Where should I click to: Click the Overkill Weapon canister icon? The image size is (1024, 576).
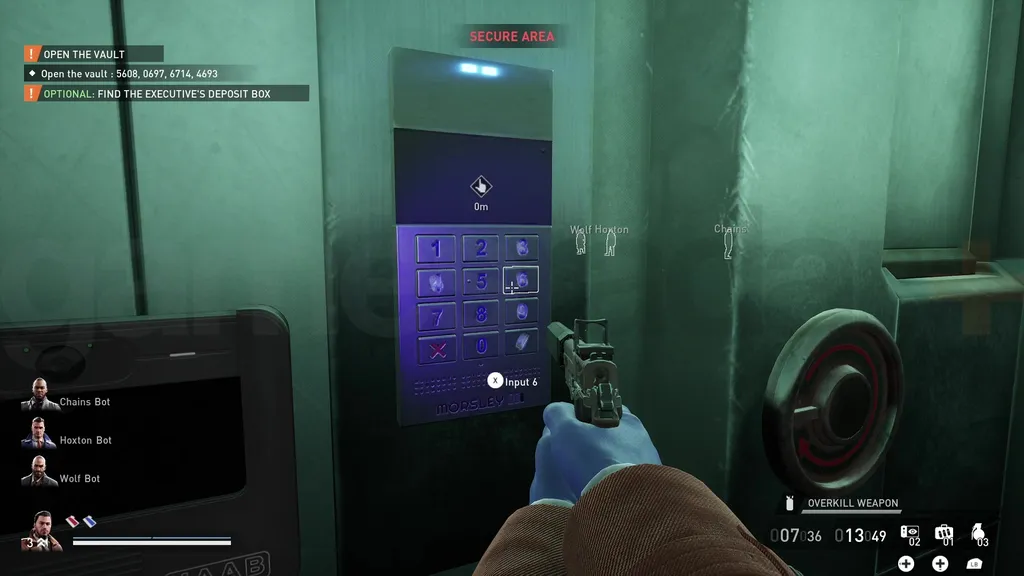coord(790,503)
